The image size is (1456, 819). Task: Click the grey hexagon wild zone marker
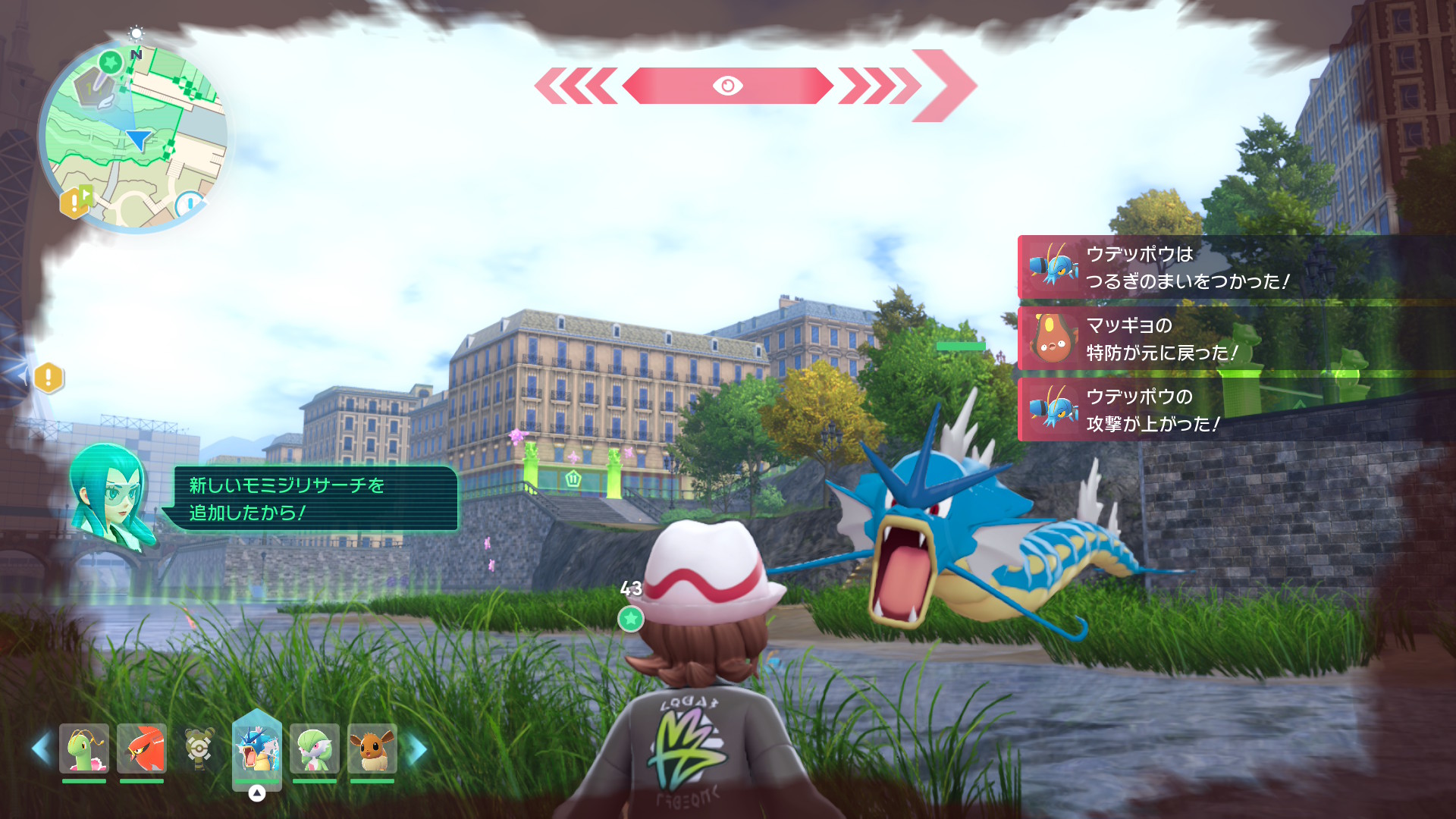coord(94,87)
